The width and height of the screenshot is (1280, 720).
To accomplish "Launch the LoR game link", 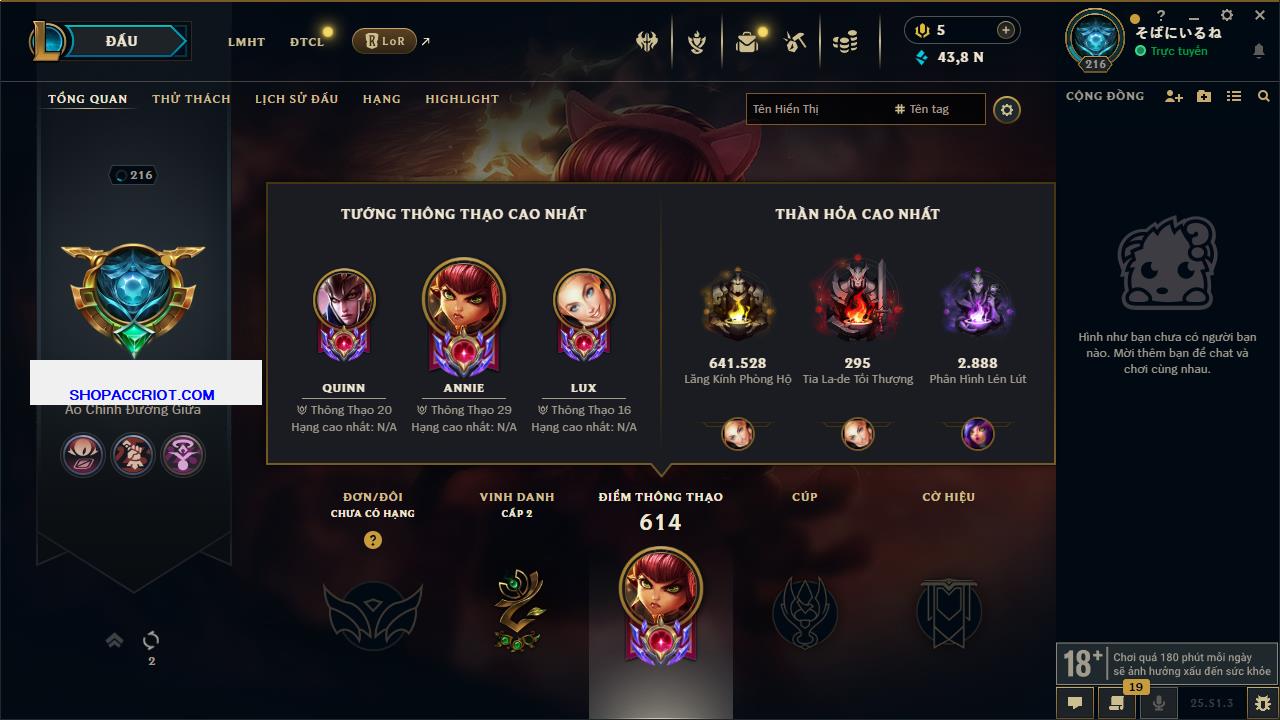I will 385,41.
